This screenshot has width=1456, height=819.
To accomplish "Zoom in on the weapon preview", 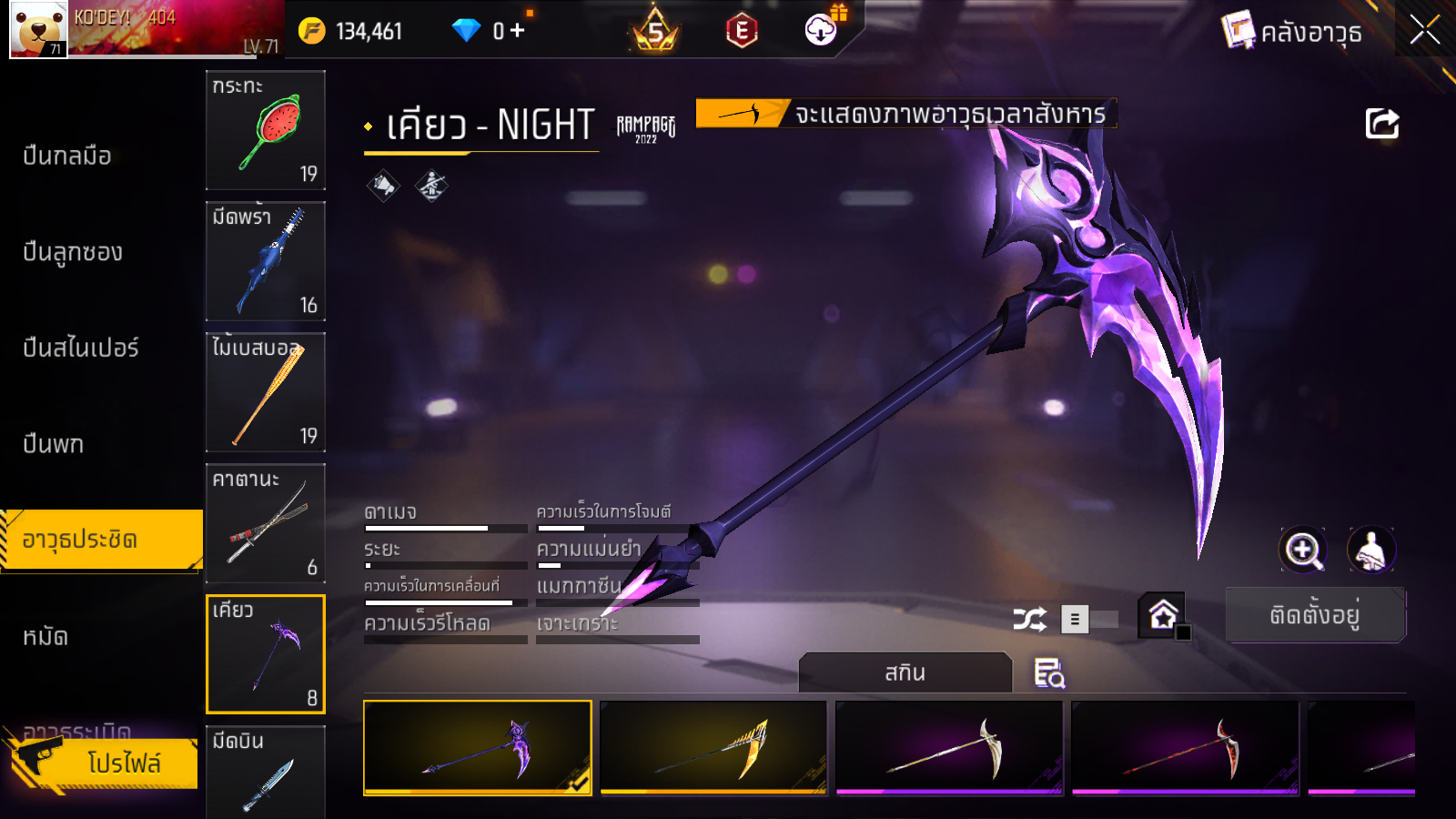I will point(1302,550).
